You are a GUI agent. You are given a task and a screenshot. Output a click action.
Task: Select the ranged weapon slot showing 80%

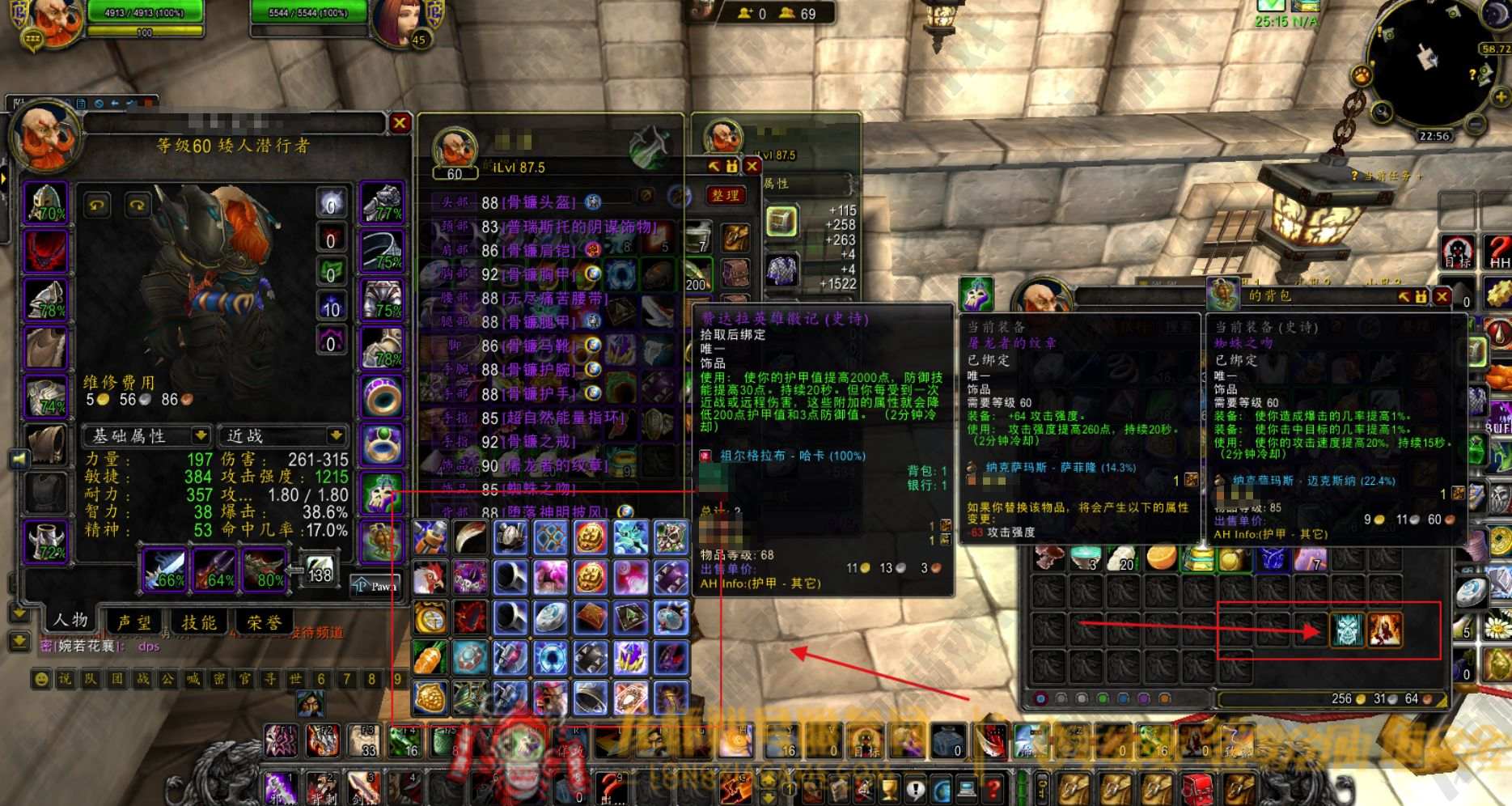tap(265, 570)
